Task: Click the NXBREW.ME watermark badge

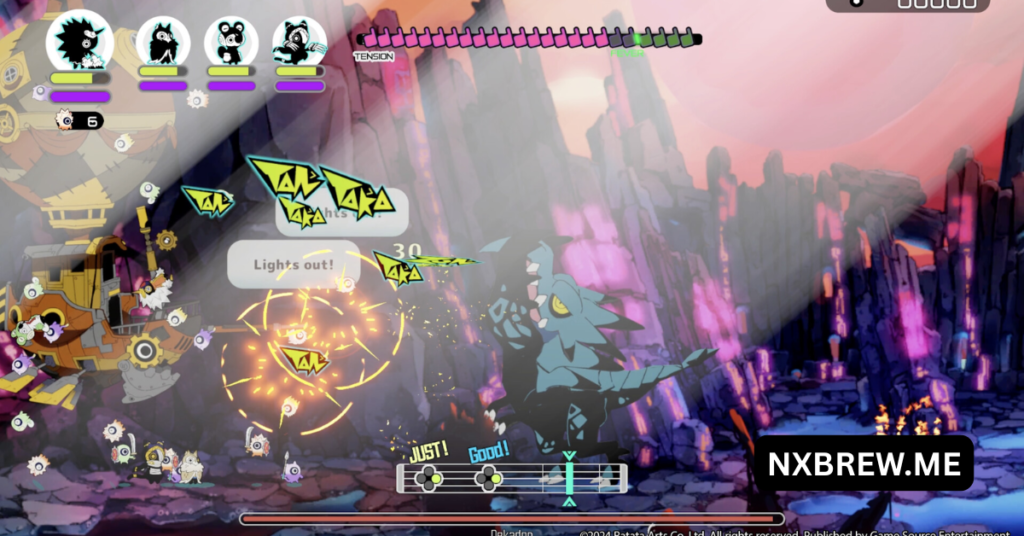Action: tap(864, 464)
